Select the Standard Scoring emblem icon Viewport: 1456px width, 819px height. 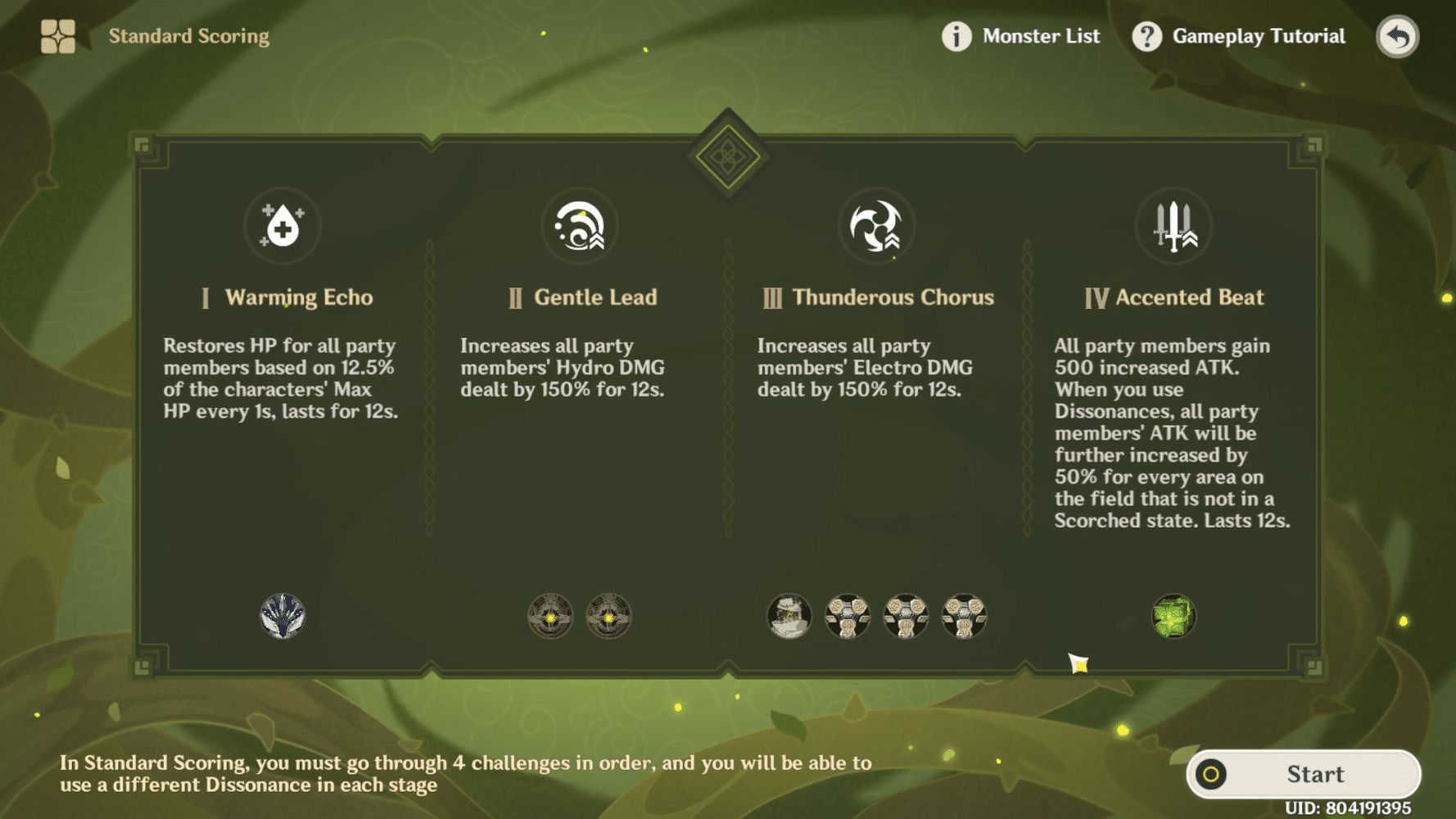[56, 35]
